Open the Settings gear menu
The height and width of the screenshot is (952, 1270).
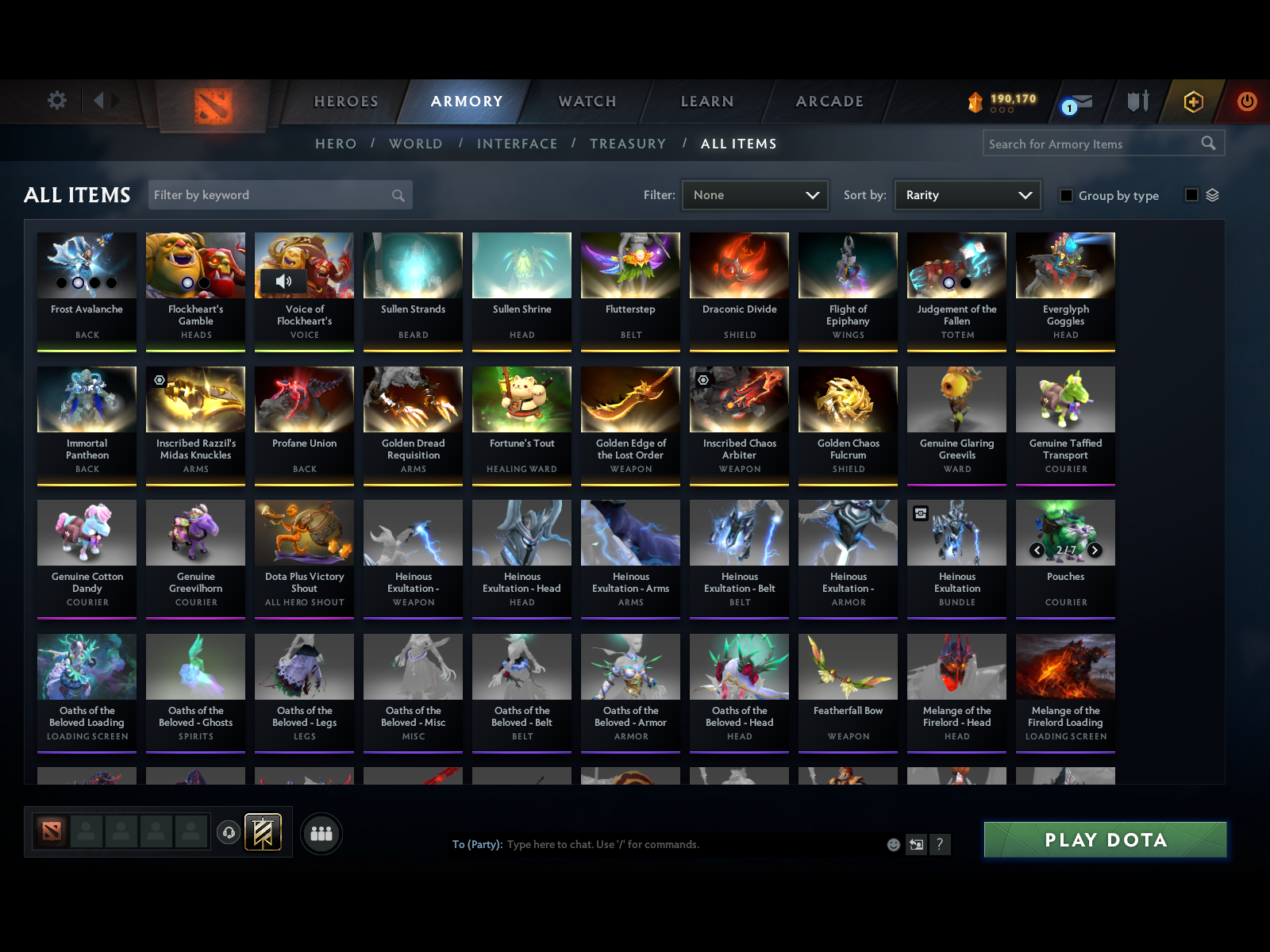pos(56,101)
